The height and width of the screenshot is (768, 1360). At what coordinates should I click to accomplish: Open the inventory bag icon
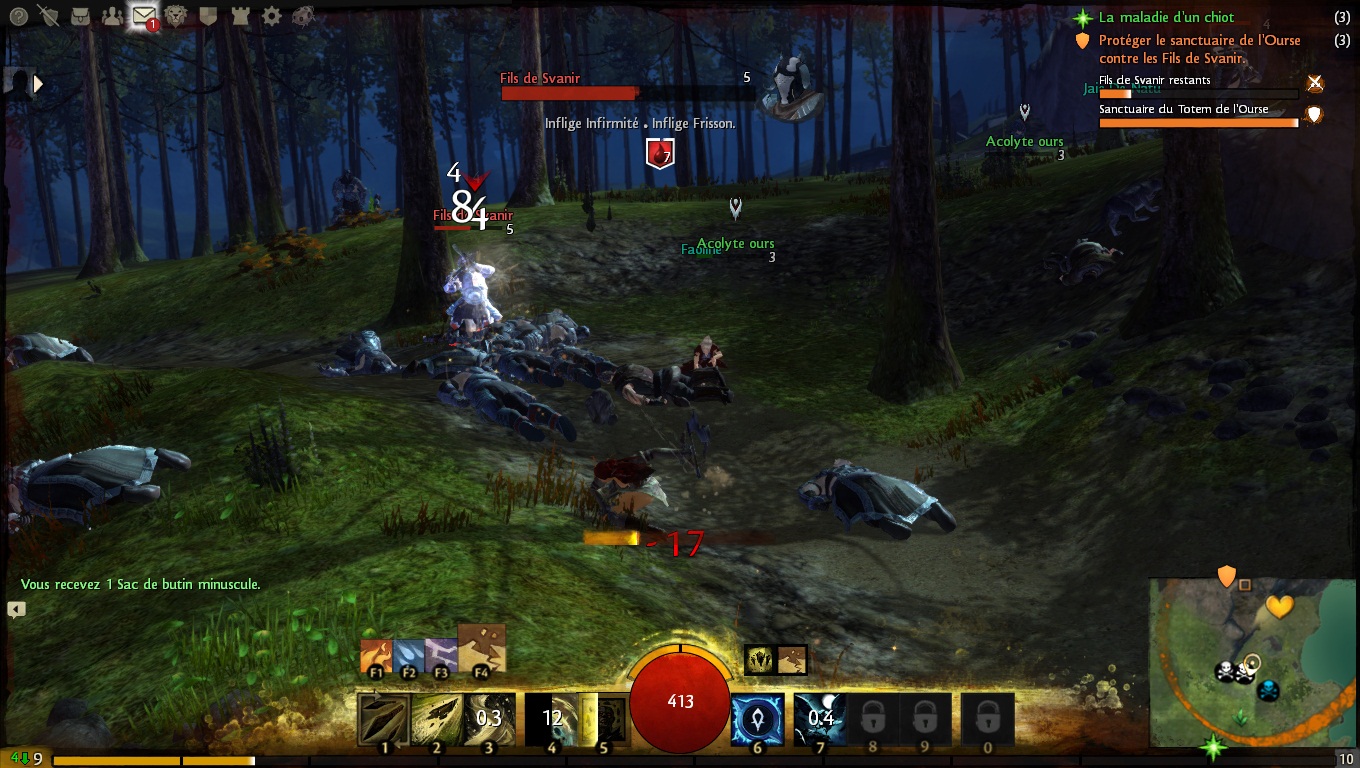click(x=81, y=15)
